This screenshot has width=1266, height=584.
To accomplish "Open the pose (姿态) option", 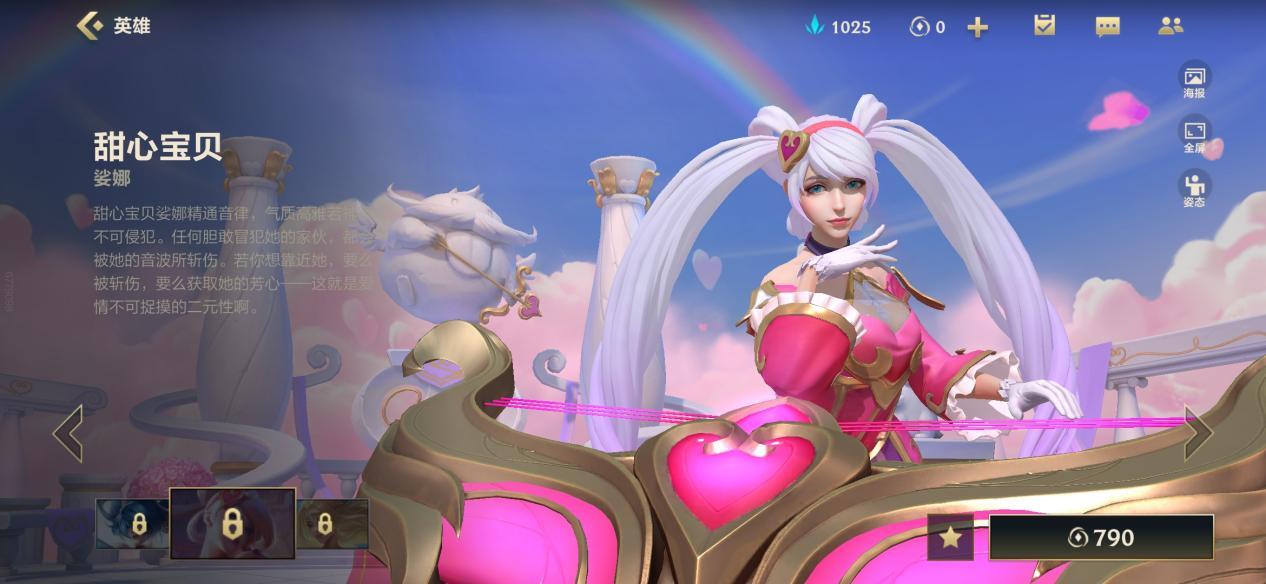I will click(x=1194, y=189).
